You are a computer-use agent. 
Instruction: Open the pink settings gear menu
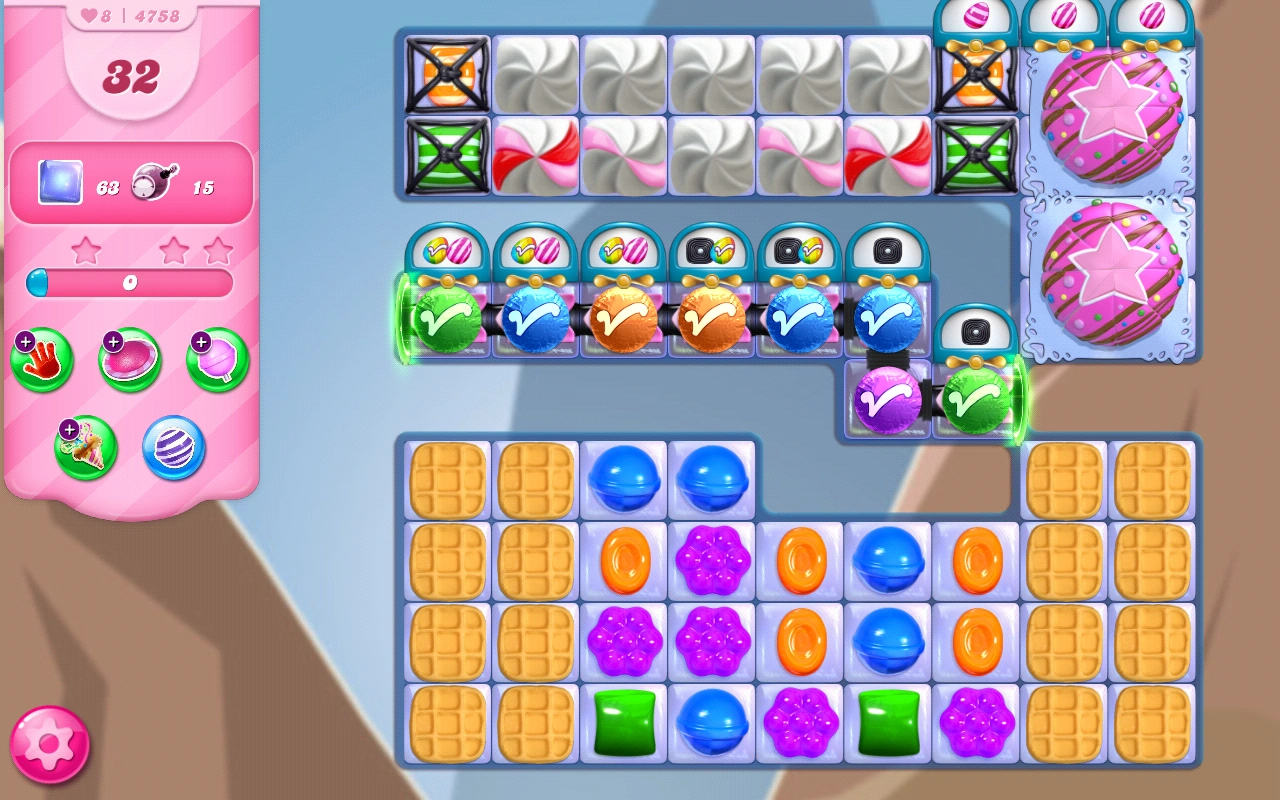[47, 743]
